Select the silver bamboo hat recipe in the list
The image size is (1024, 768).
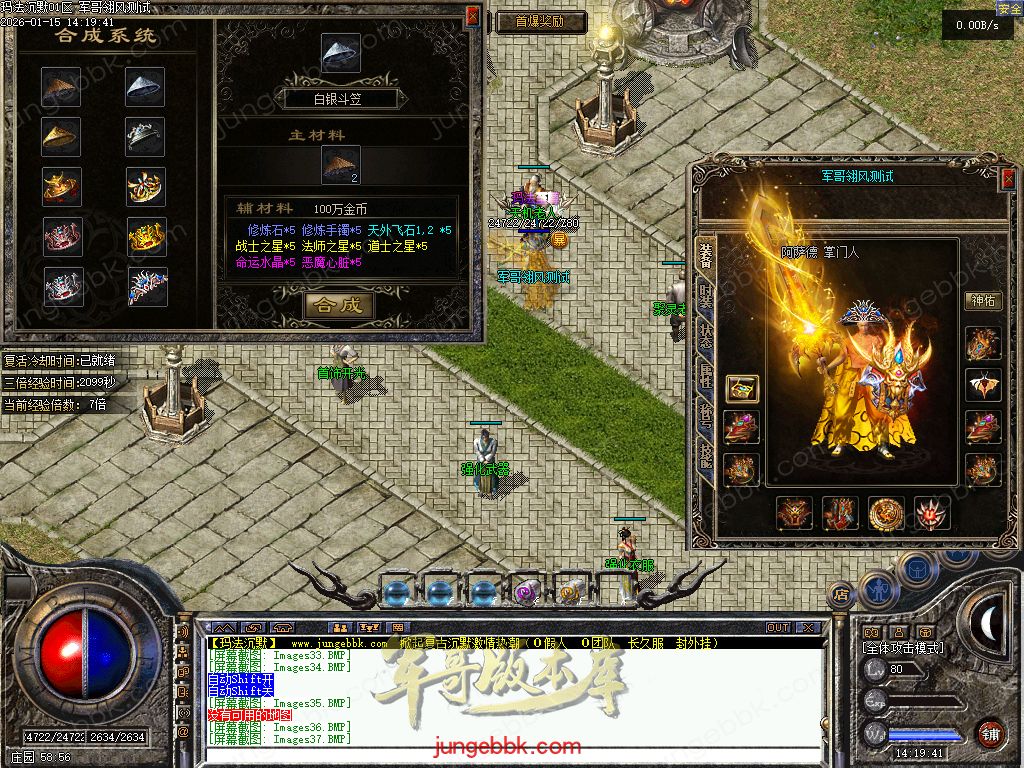pyautogui.click(x=146, y=87)
